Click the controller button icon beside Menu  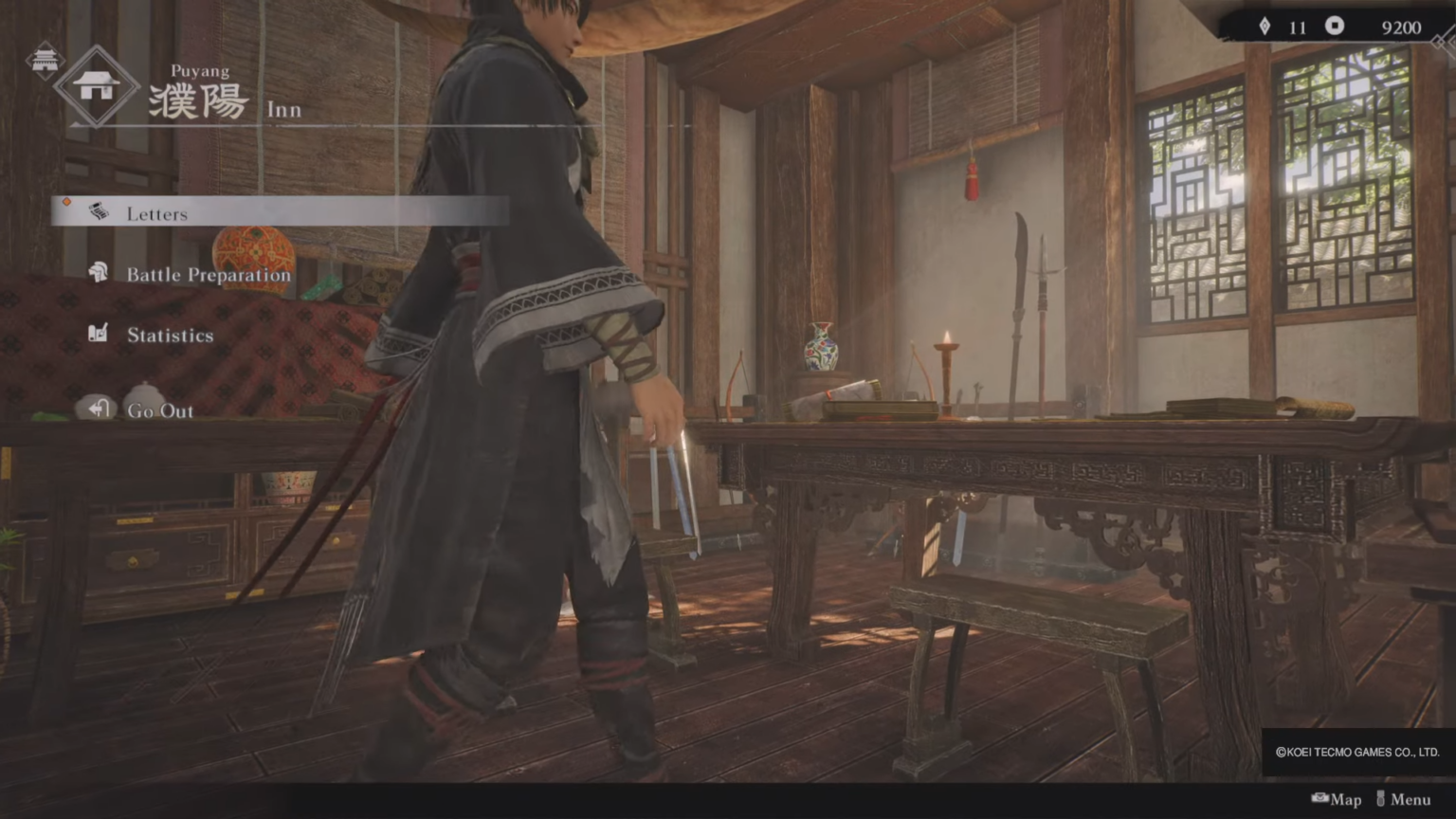1379,799
